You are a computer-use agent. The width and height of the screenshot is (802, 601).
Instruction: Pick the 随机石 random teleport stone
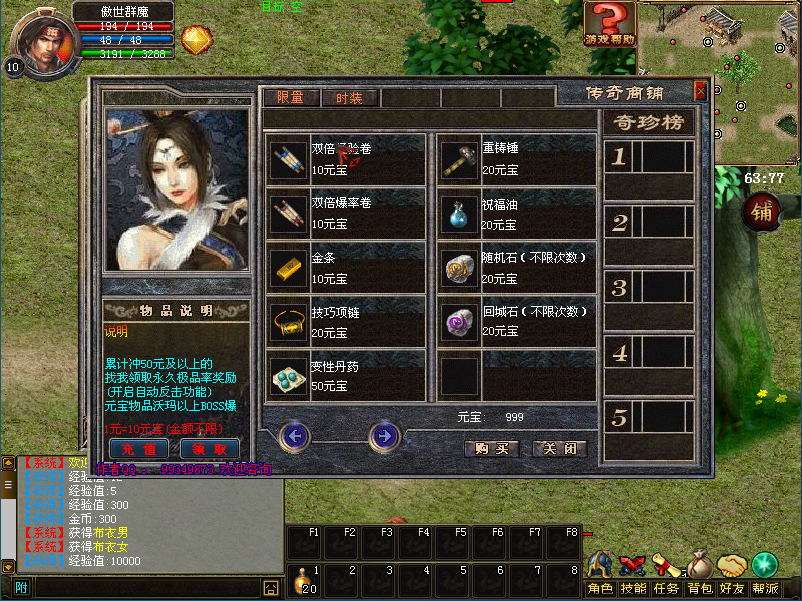(x=460, y=267)
